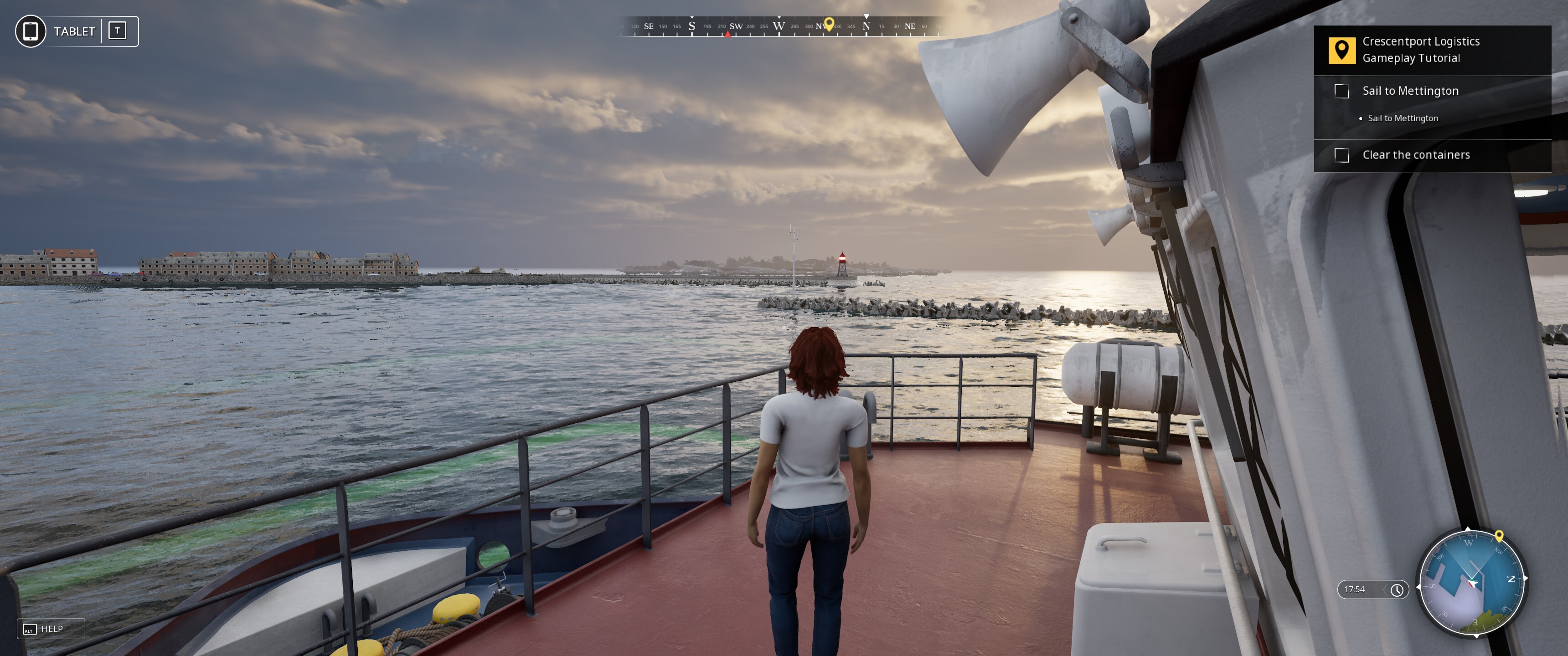Tick the Sail to Mettington objective checkbox
The image size is (1568, 656).
tap(1341, 91)
